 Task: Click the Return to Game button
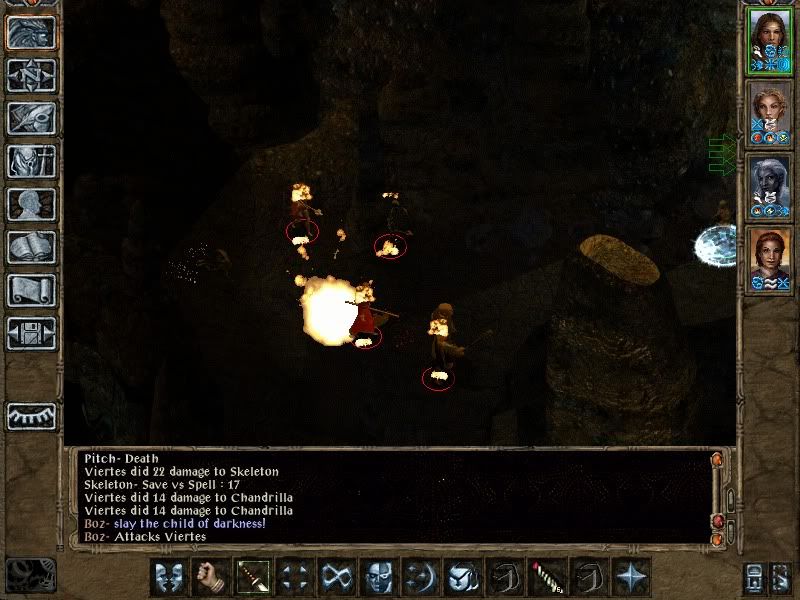click(x=31, y=32)
